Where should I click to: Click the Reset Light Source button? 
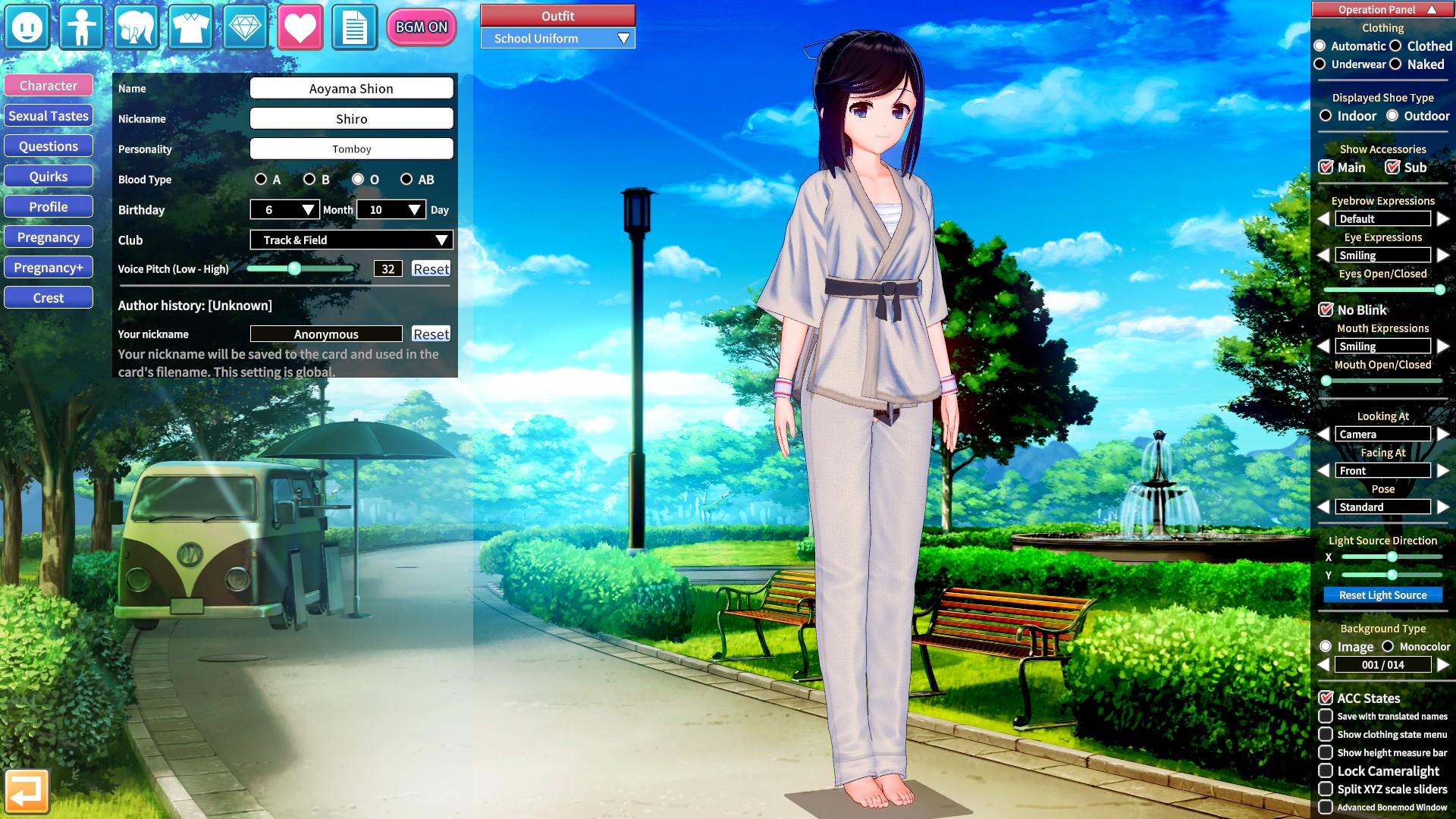(1382, 595)
